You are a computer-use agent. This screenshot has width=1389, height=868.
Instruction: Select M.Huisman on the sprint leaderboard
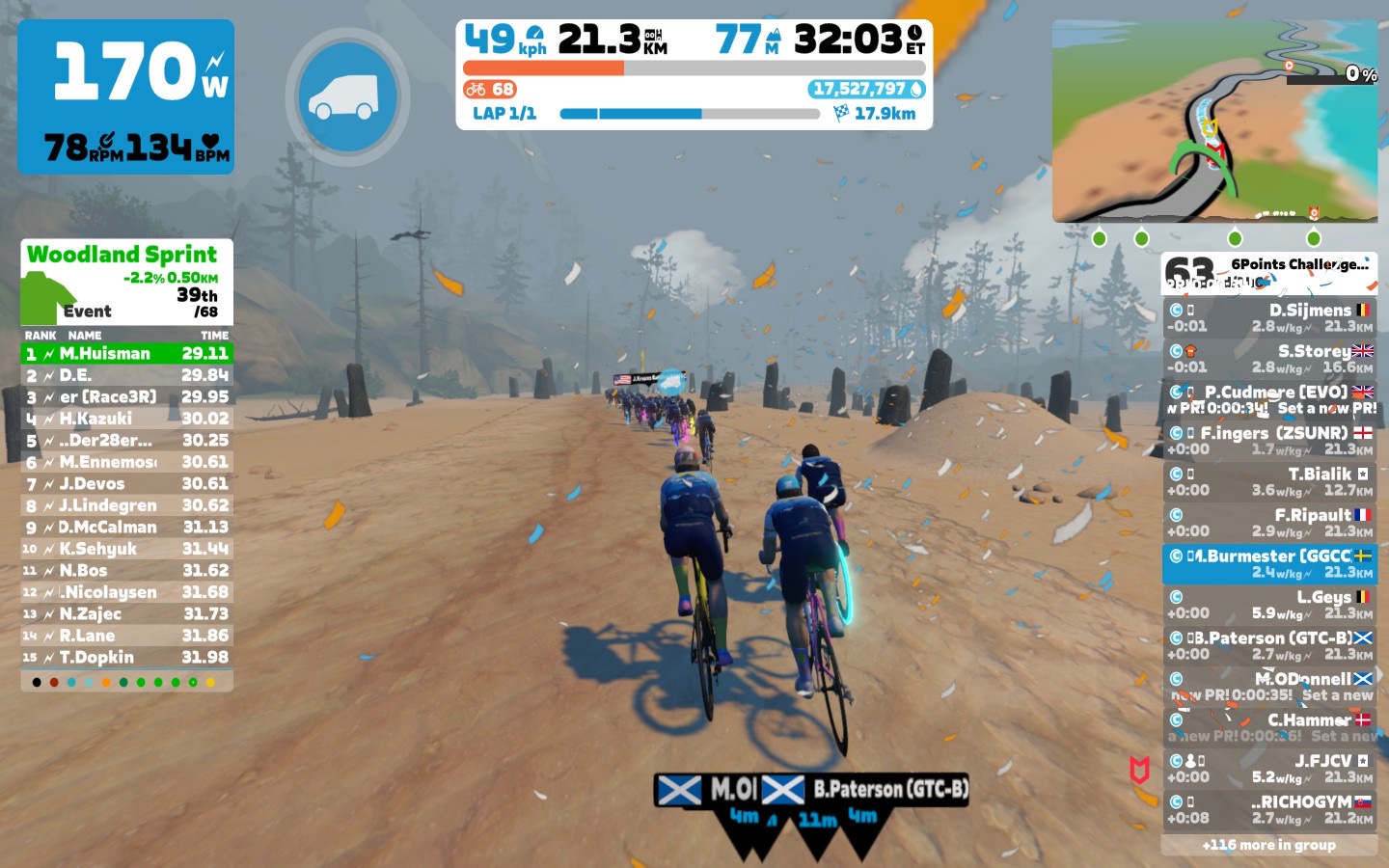pyautogui.click(x=126, y=354)
